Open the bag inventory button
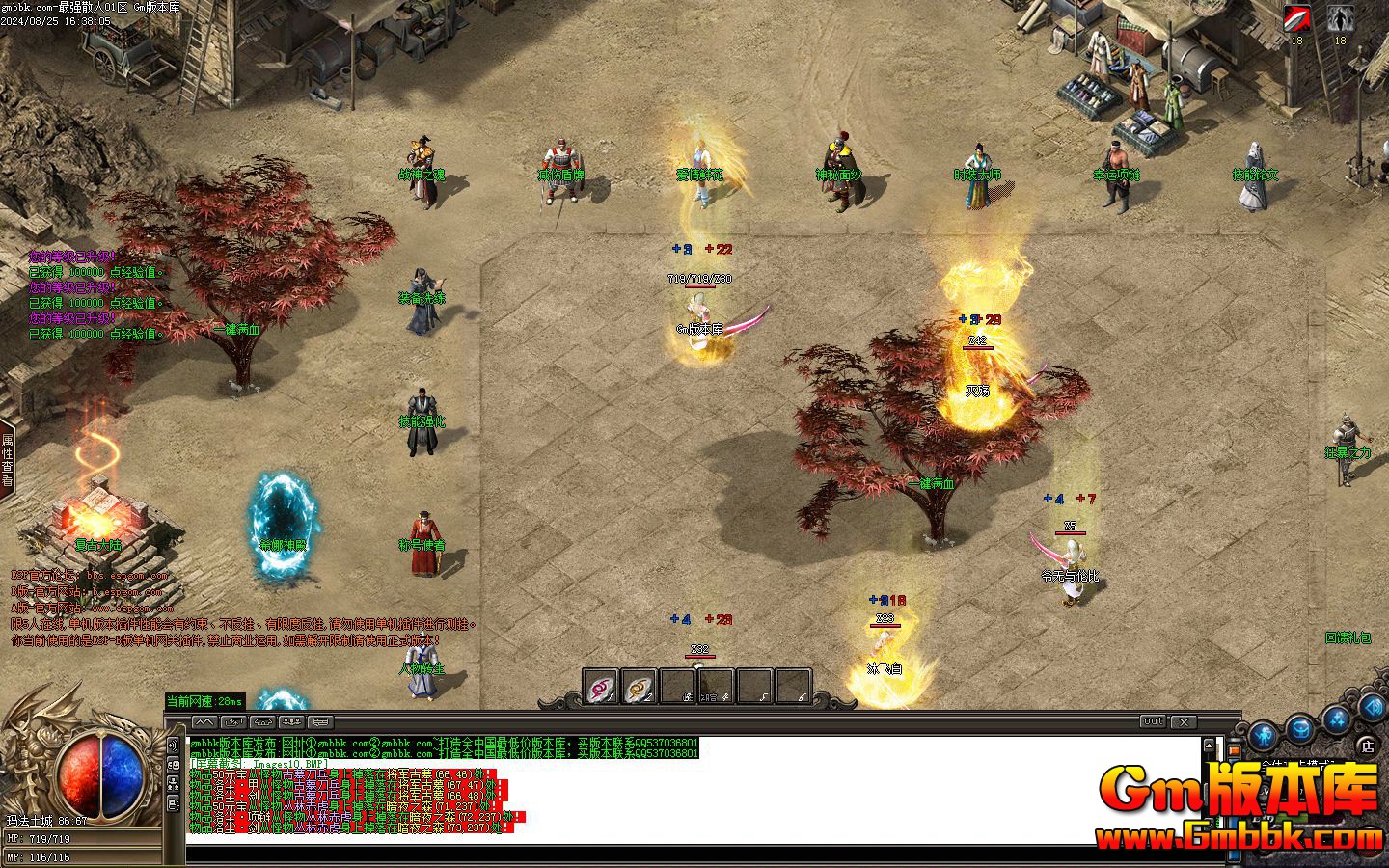Screen dimensions: 1389x868 pos(1301,728)
